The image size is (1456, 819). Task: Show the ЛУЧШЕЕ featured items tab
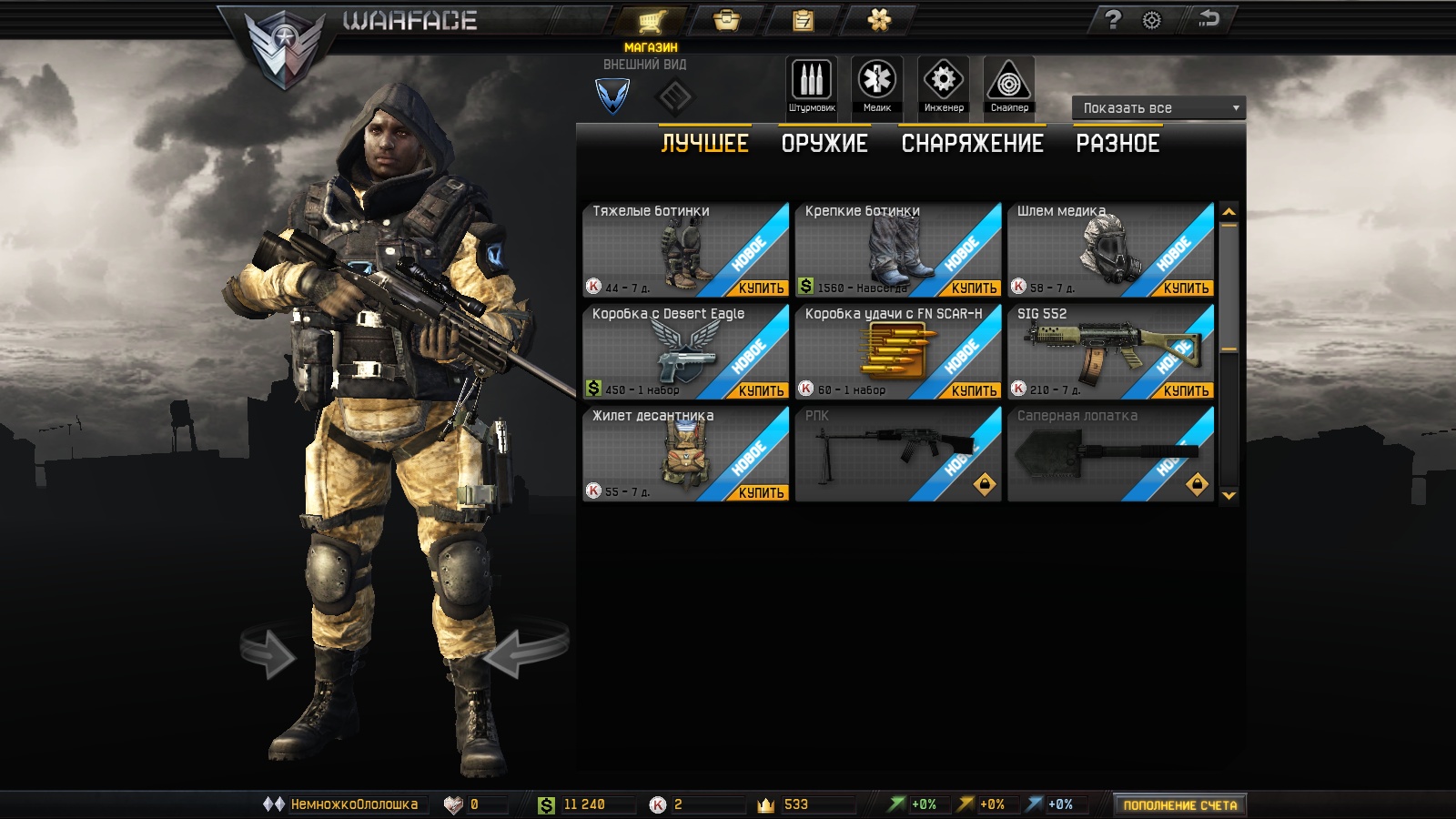coord(704,144)
